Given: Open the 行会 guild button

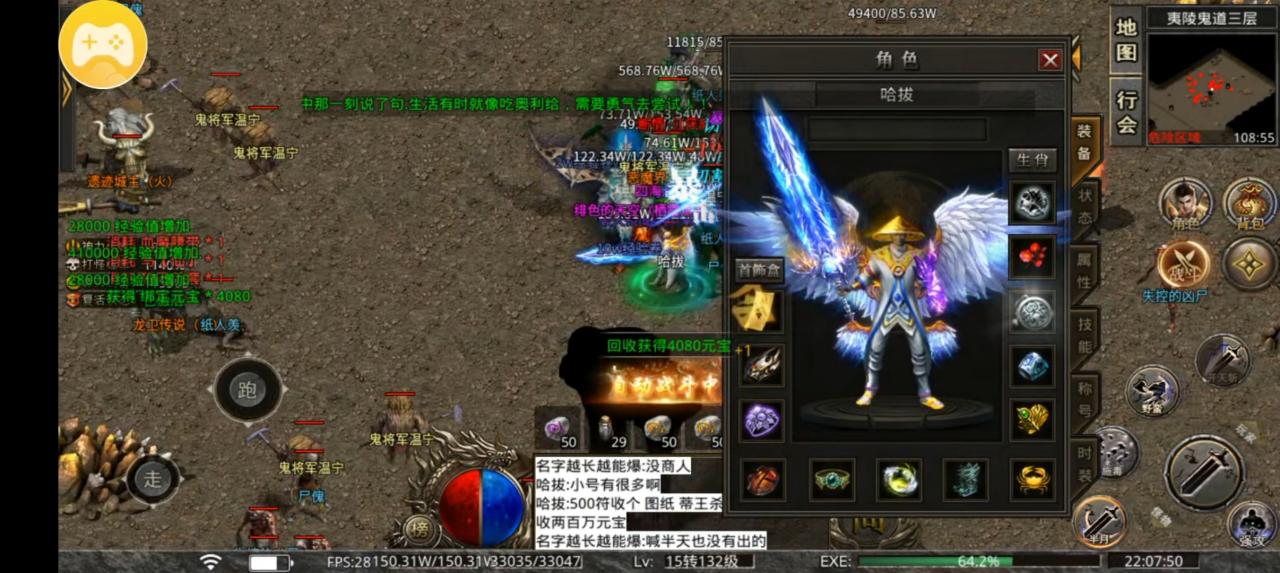Looking at the screenshot, I should click(x=1127, y=112).
